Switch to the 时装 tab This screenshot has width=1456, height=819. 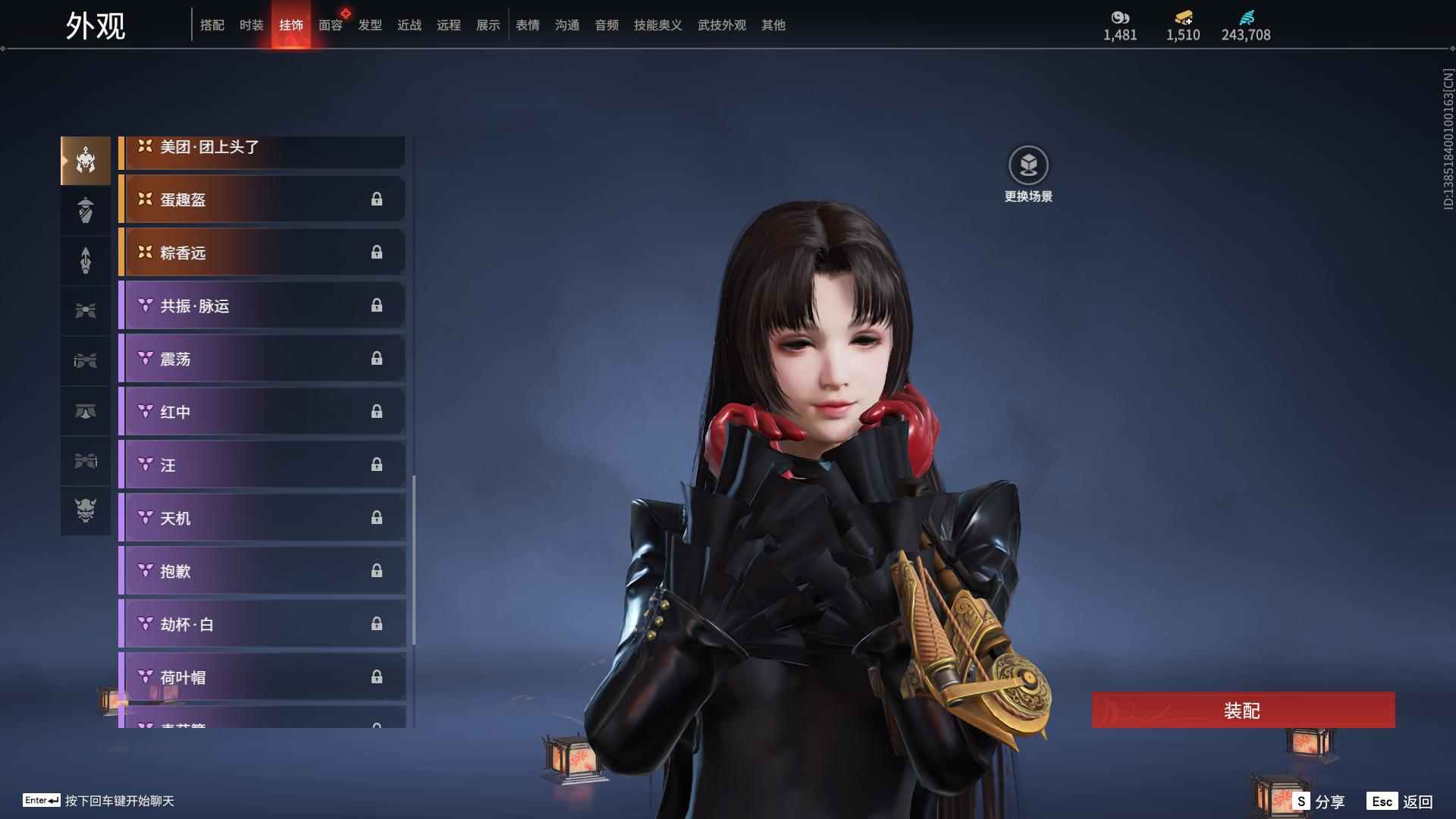click(252, 25)
